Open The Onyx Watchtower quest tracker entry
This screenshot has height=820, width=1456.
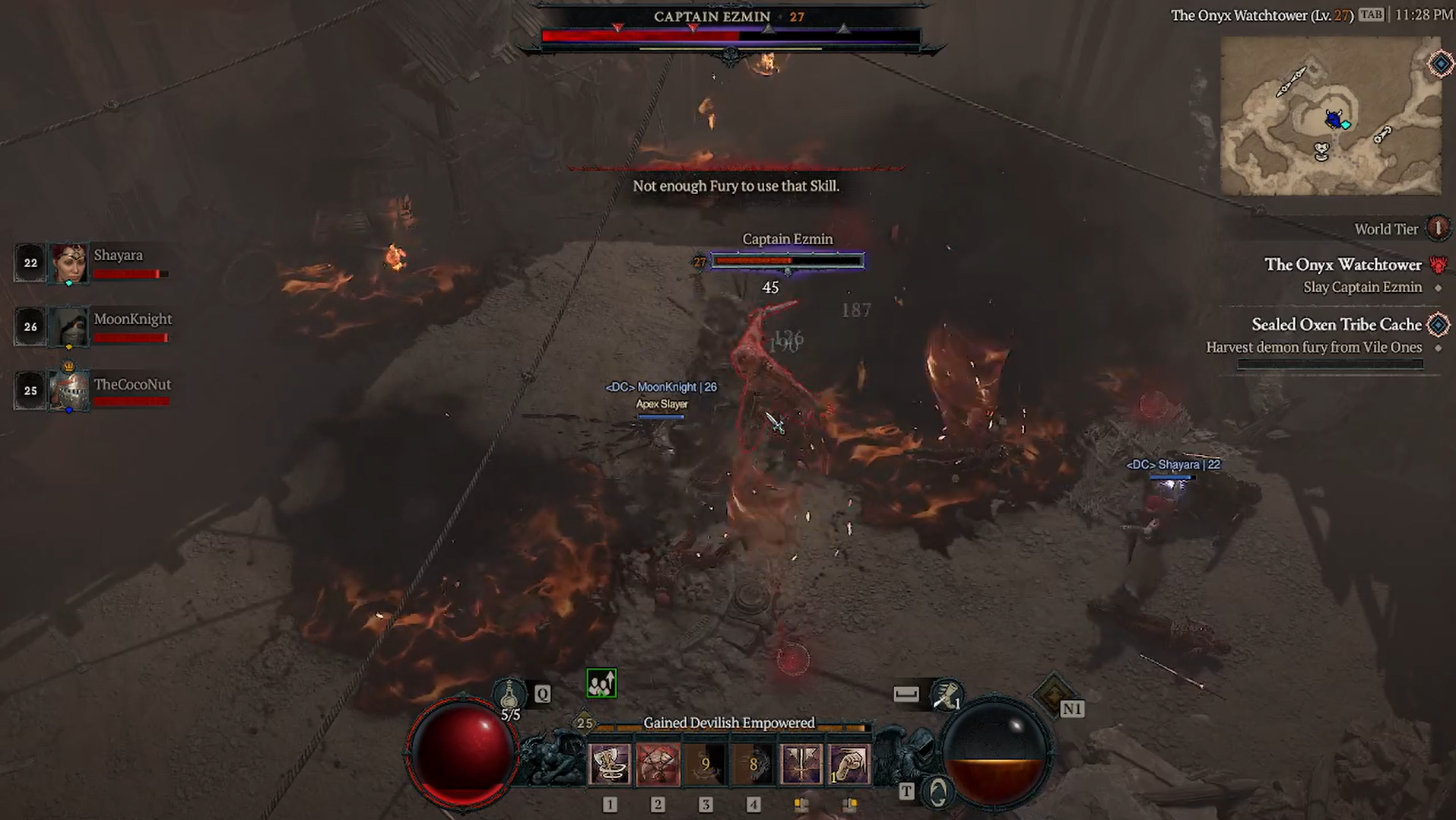coord(1343,265)
